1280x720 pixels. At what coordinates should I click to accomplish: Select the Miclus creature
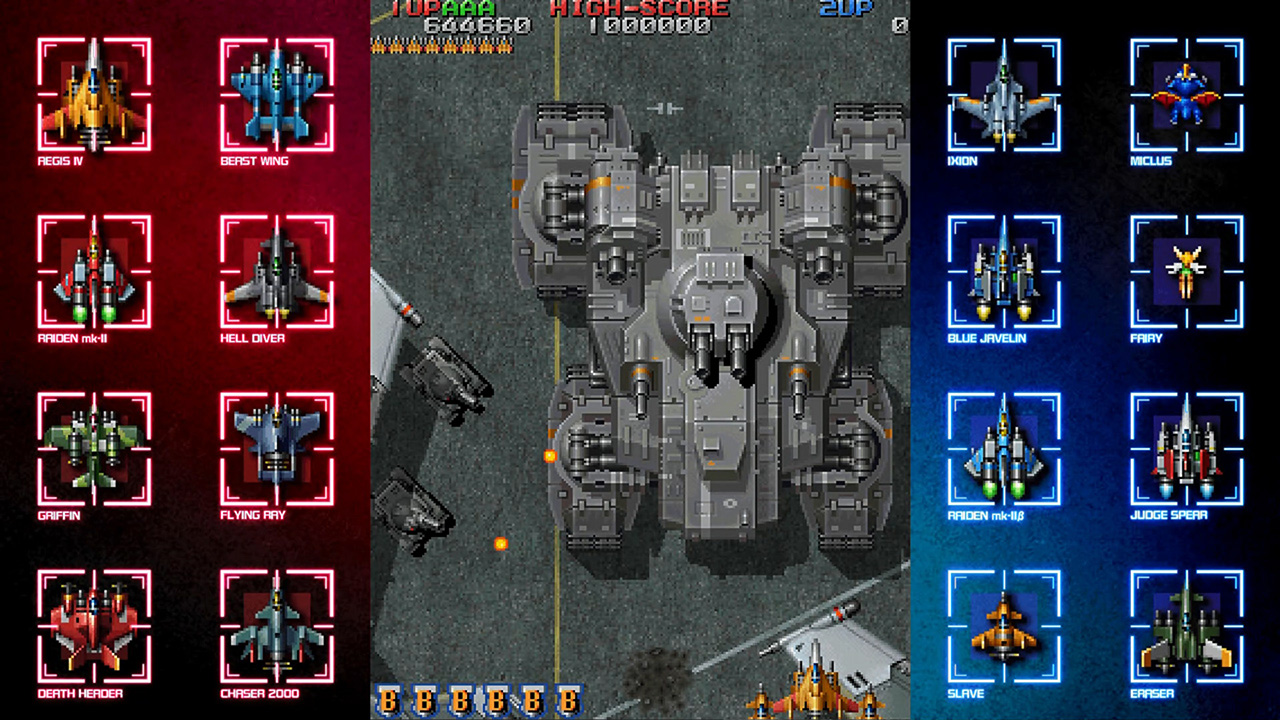1186,93
